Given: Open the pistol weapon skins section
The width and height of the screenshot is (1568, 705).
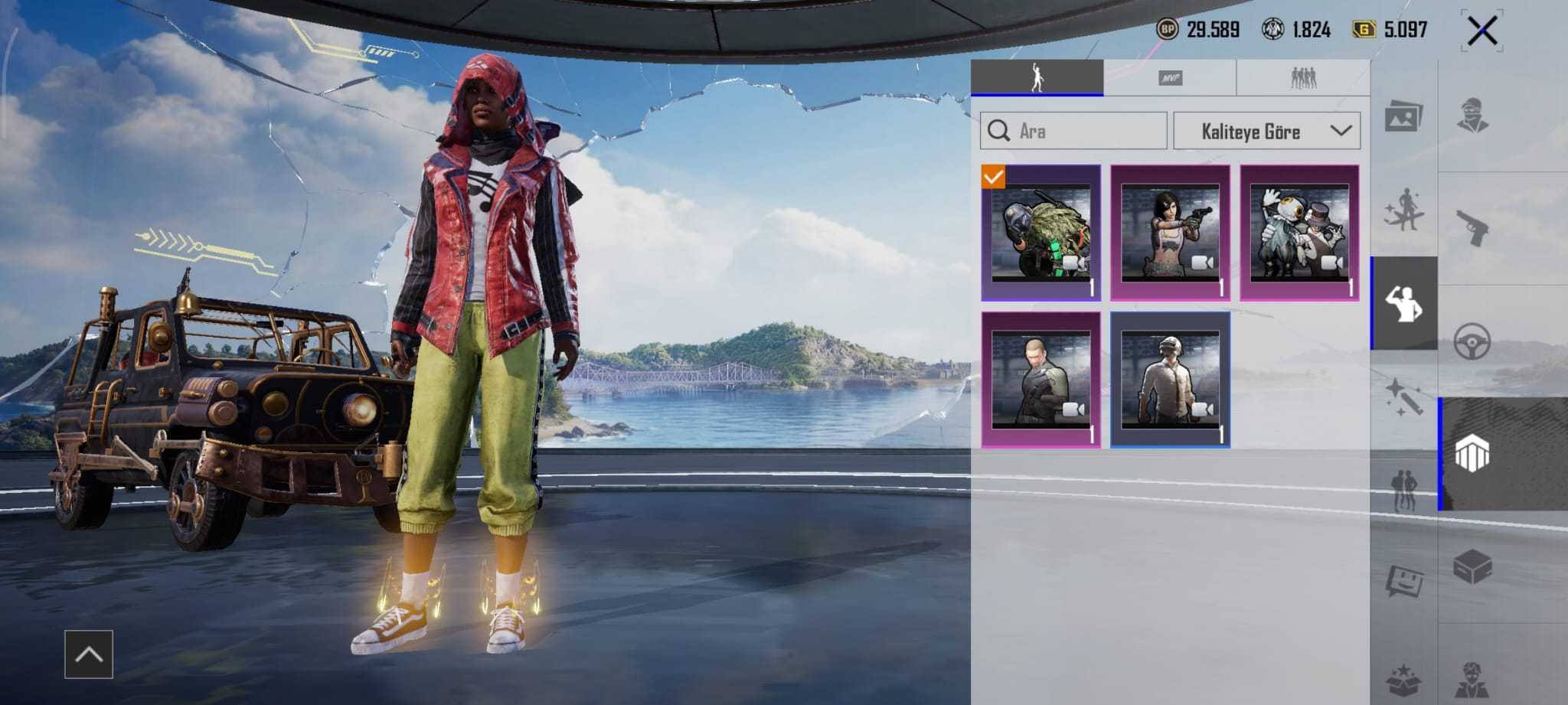Looking at the screenshot, I should (1472, 229).
